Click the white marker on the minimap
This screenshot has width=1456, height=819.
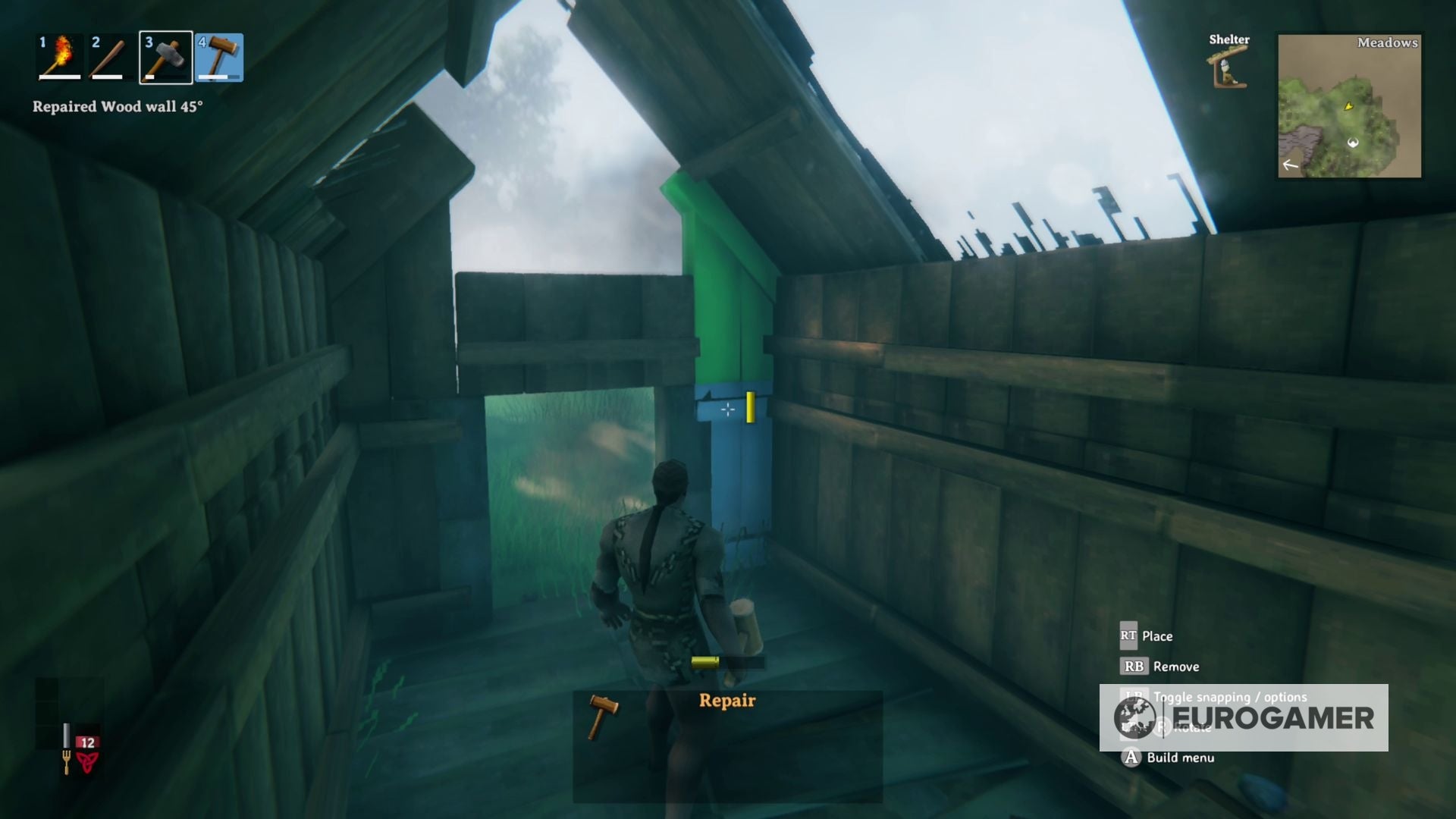(x=1353, y=143)
